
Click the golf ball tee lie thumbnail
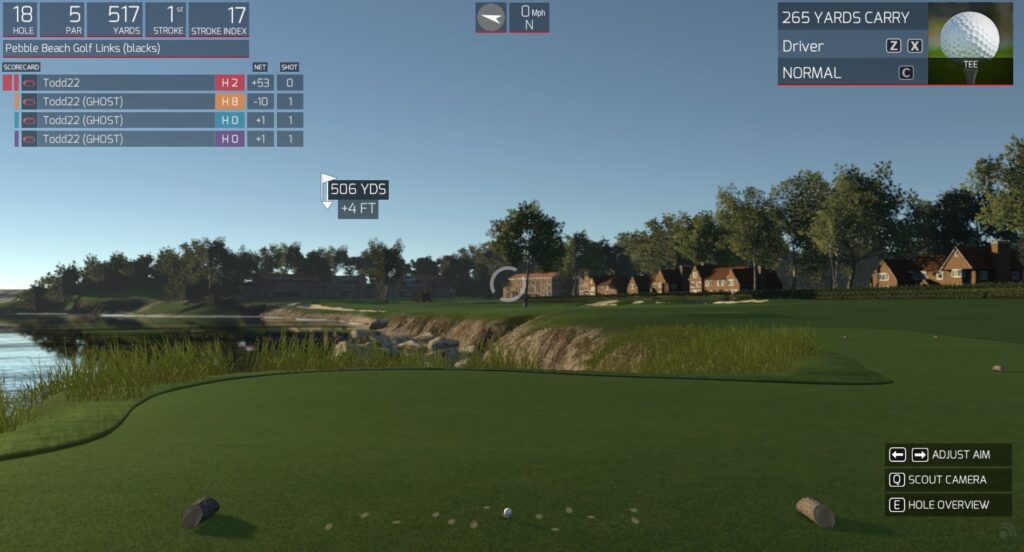pyautogui.click(x=969, y=42)
